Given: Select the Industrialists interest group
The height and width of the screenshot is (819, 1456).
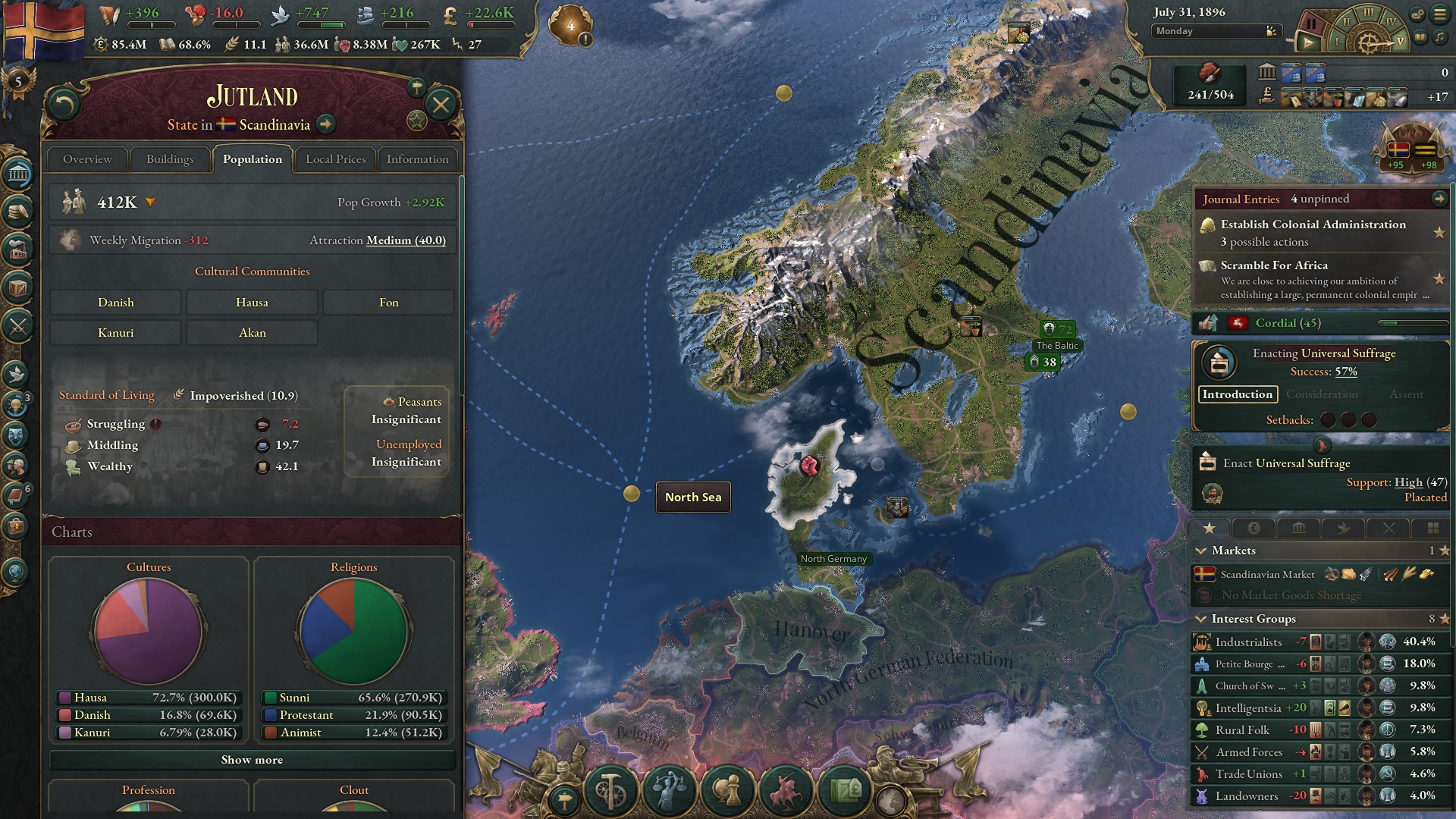Looking at the screenshot, I should [1248, 642].
